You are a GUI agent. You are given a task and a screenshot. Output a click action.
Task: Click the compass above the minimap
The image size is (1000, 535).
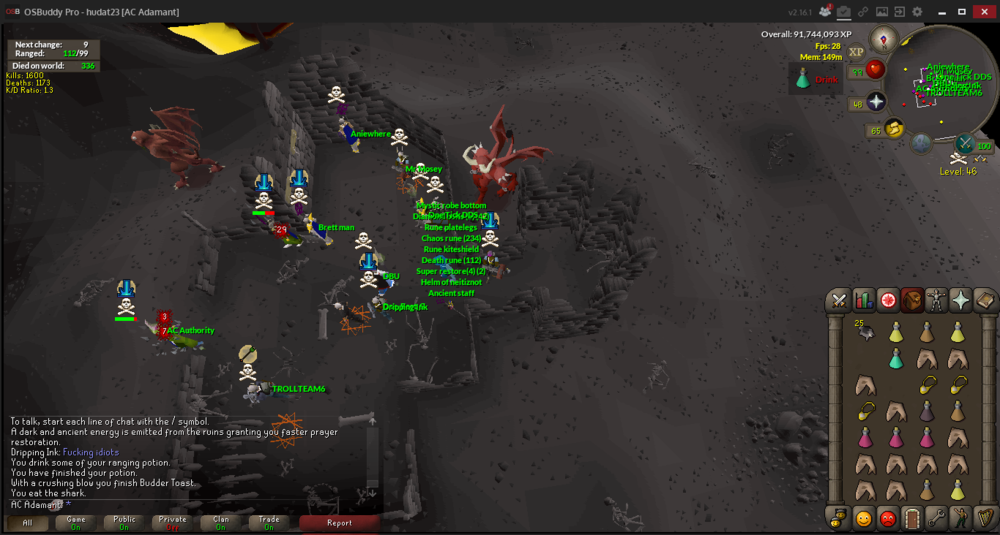[x=884, y=40]
